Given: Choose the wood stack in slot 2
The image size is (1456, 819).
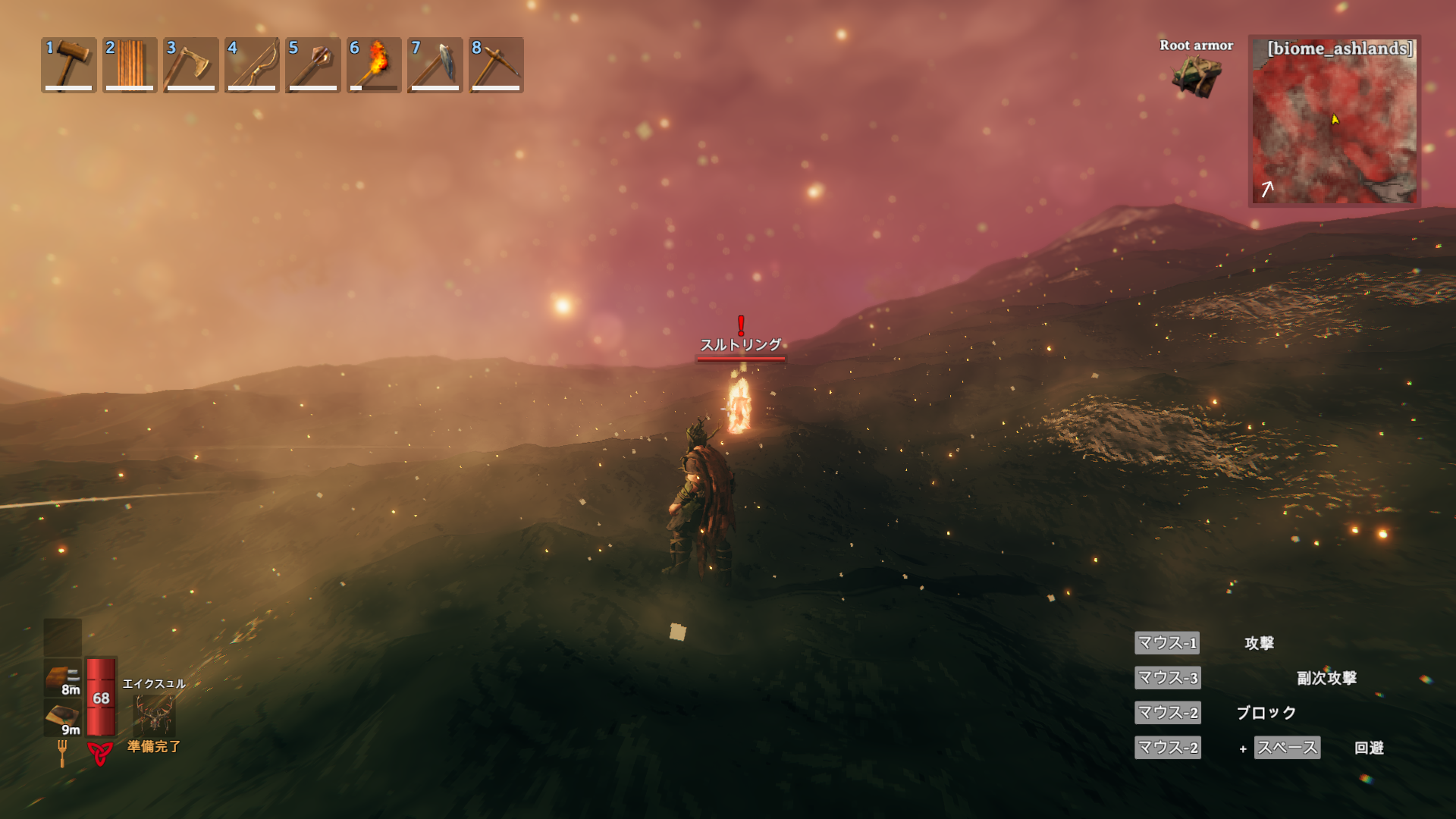Looking at the screenshot, I should (x=130, y=65).
